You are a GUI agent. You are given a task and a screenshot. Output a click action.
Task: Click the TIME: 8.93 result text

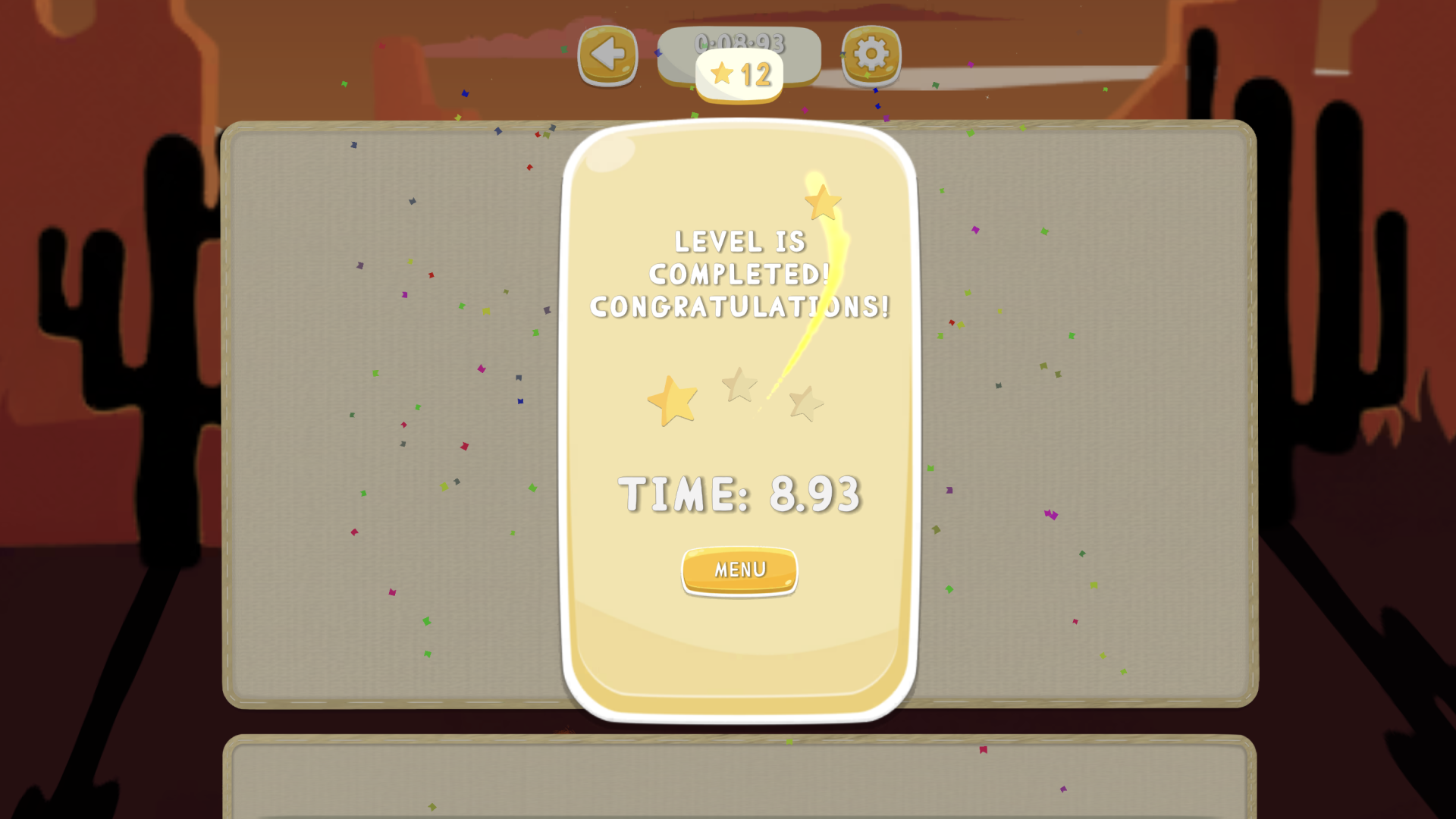739,493
